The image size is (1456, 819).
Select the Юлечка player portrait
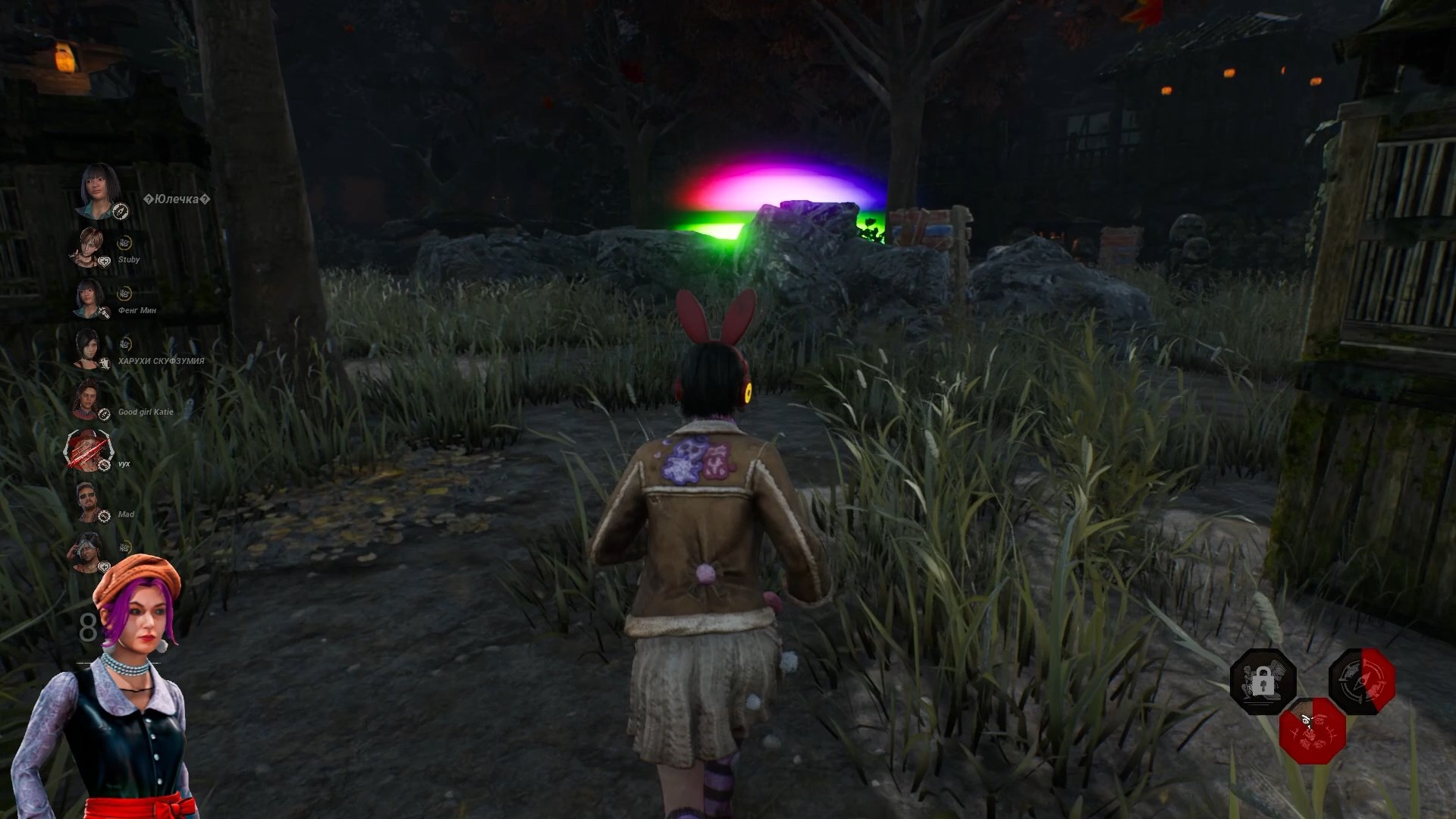tap(99, 190)
